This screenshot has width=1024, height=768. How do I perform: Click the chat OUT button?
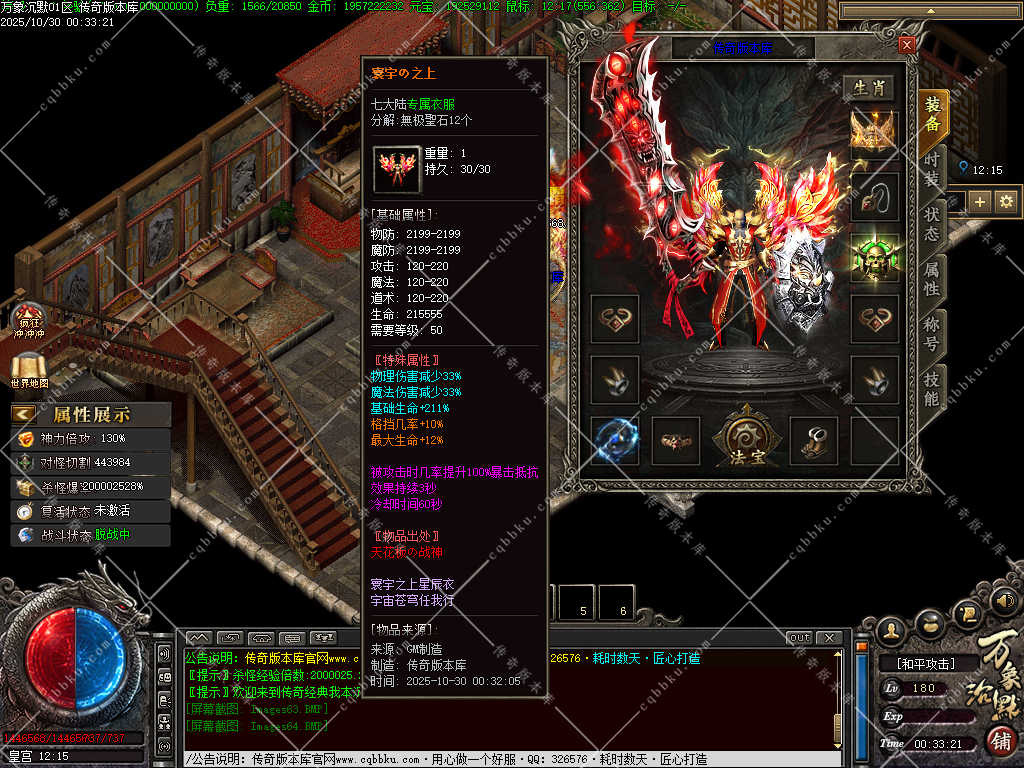800,638
